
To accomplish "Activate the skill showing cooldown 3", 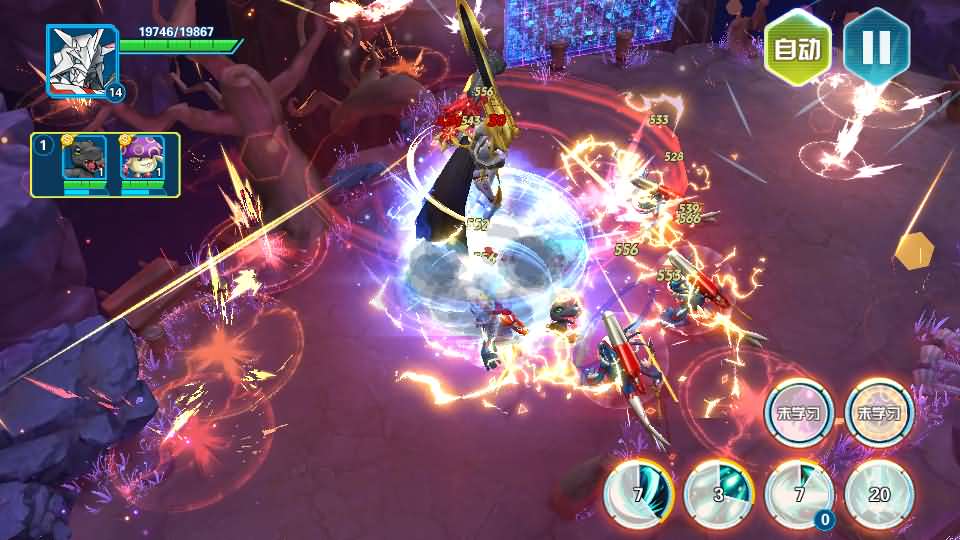I will pos(718,495).
